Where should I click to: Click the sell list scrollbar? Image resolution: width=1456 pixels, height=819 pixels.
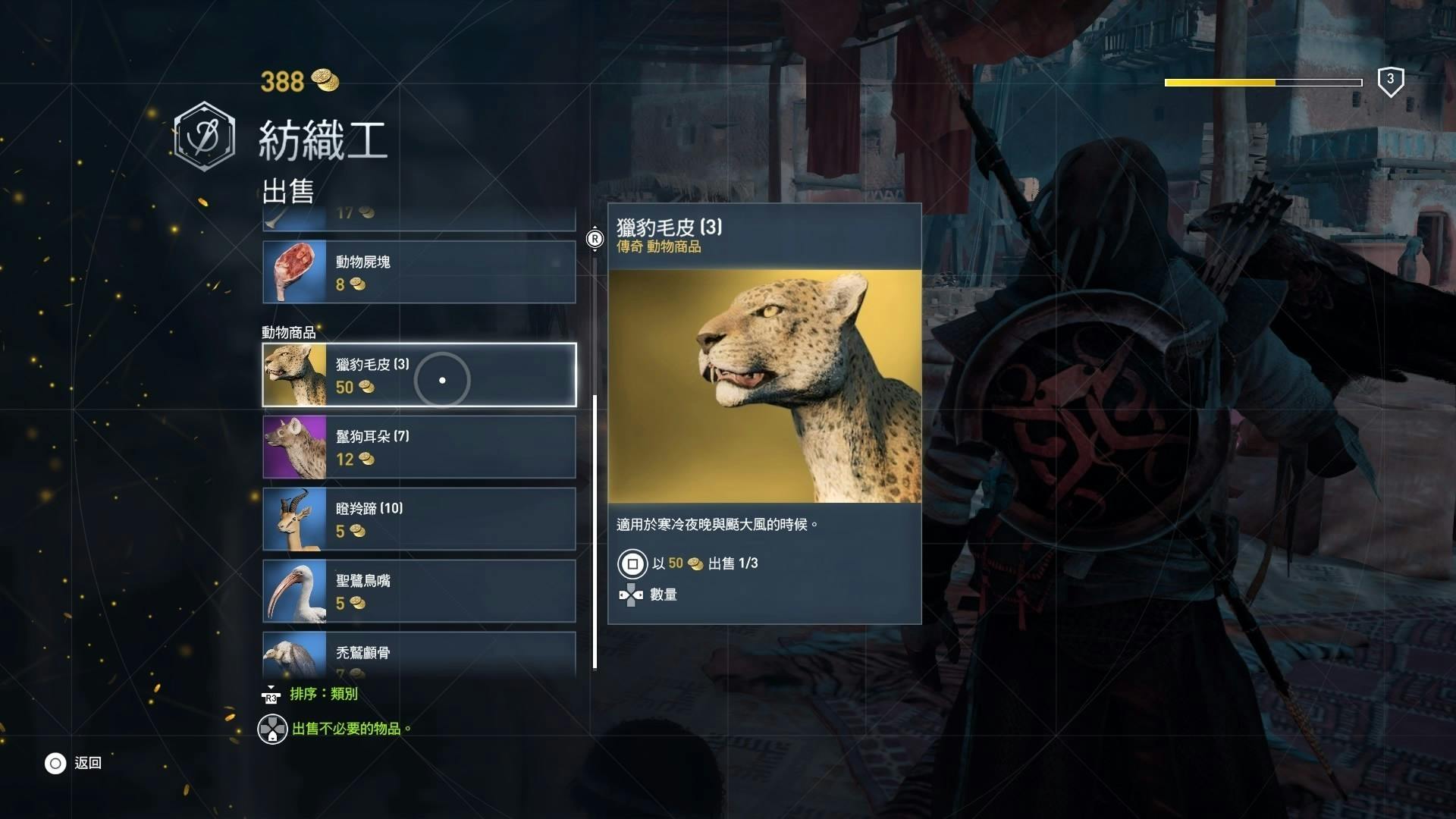[x=595, y=531]
